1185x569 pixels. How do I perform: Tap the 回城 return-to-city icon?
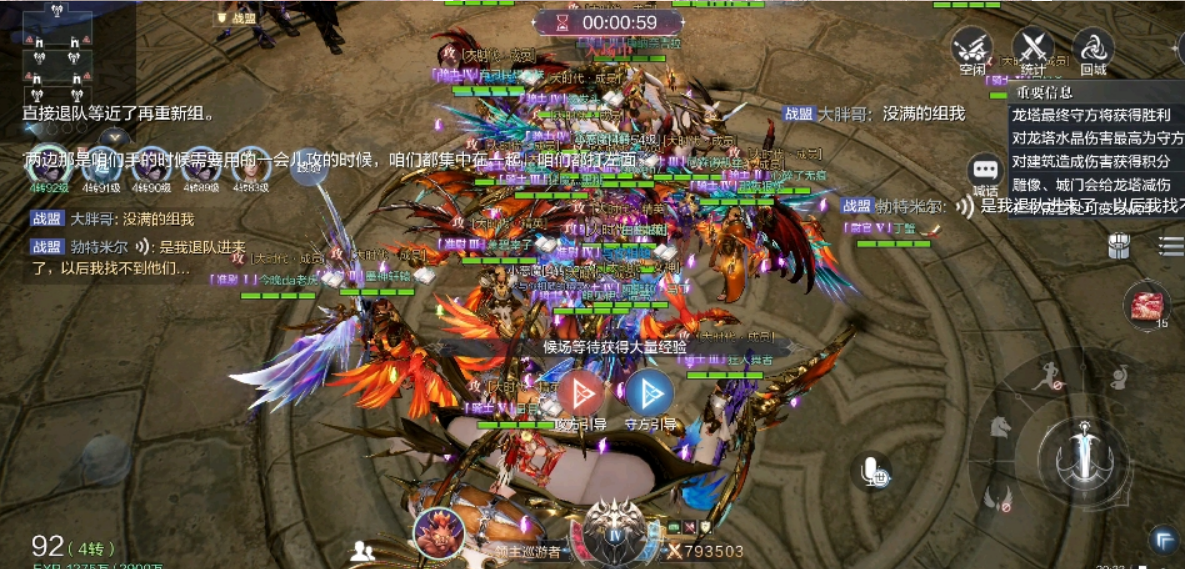click(1093, 47)
